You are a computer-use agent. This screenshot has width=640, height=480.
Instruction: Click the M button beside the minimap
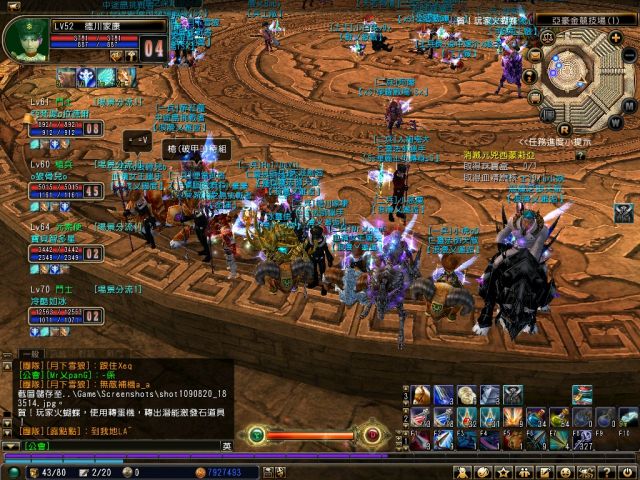(629, 105)
